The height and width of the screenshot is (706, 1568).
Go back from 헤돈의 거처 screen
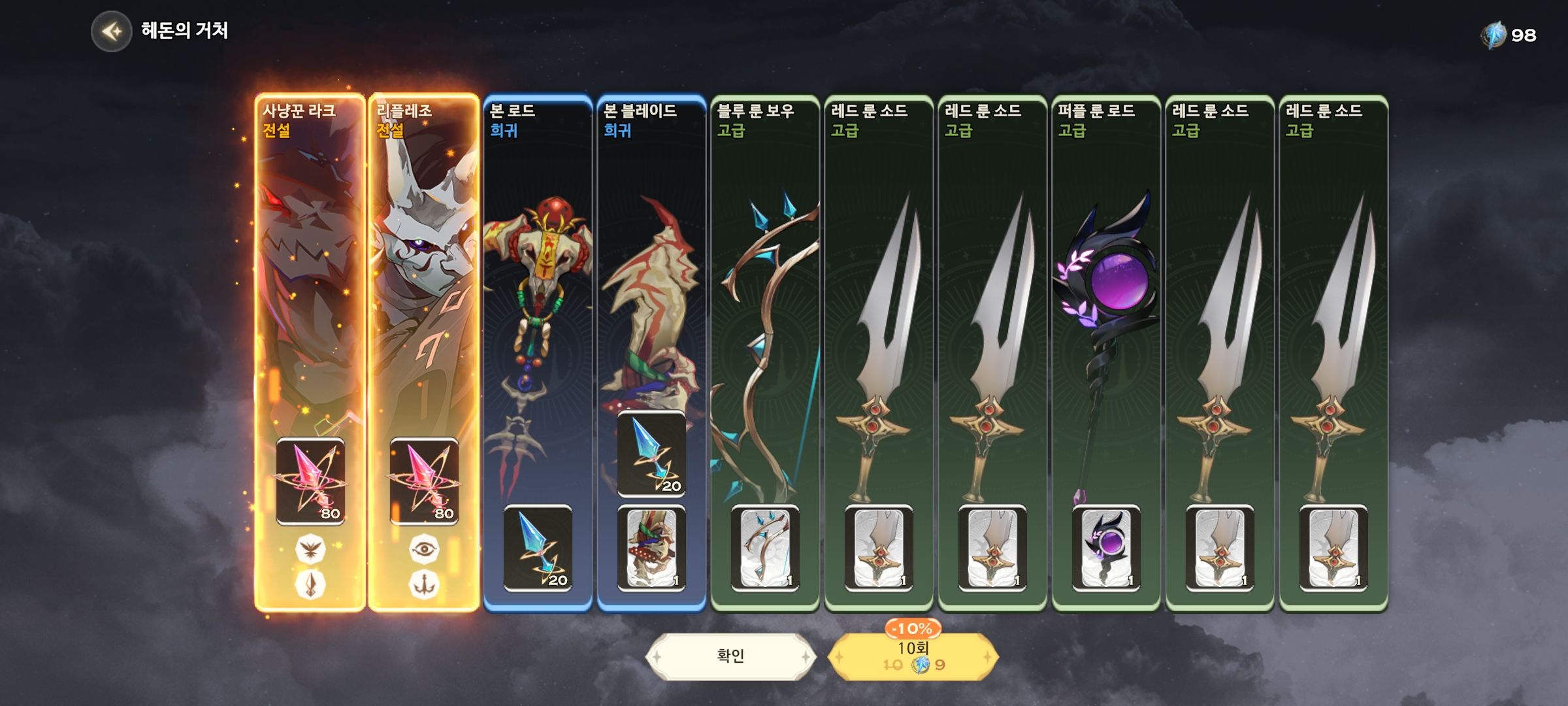click(112, 31)
